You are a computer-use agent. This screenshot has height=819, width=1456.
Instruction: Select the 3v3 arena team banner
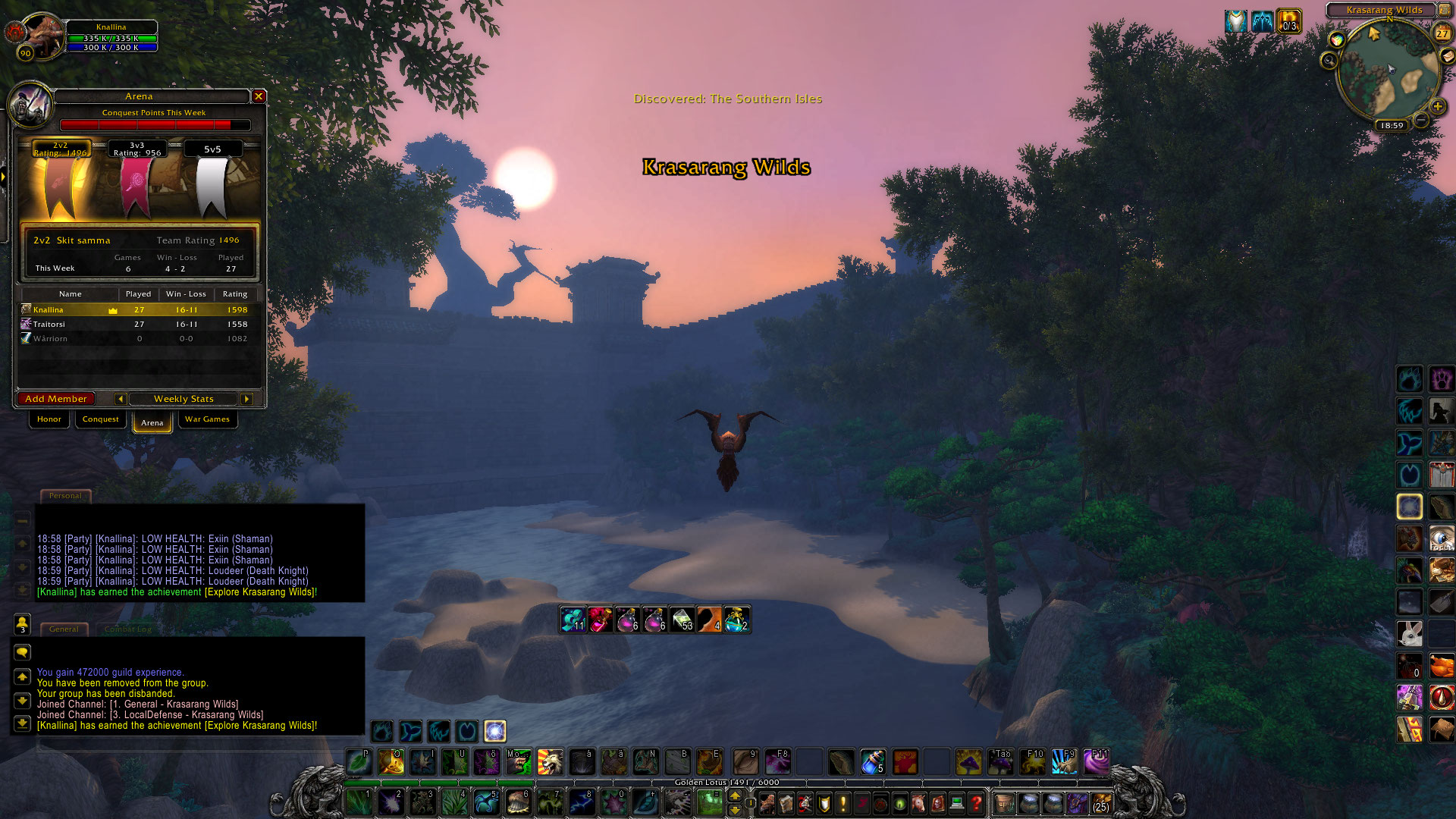[x=137, y=180]
